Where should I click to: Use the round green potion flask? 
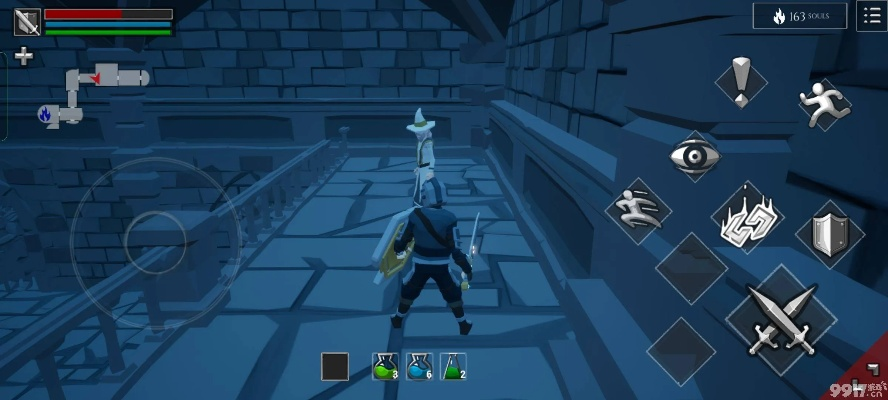385,366
